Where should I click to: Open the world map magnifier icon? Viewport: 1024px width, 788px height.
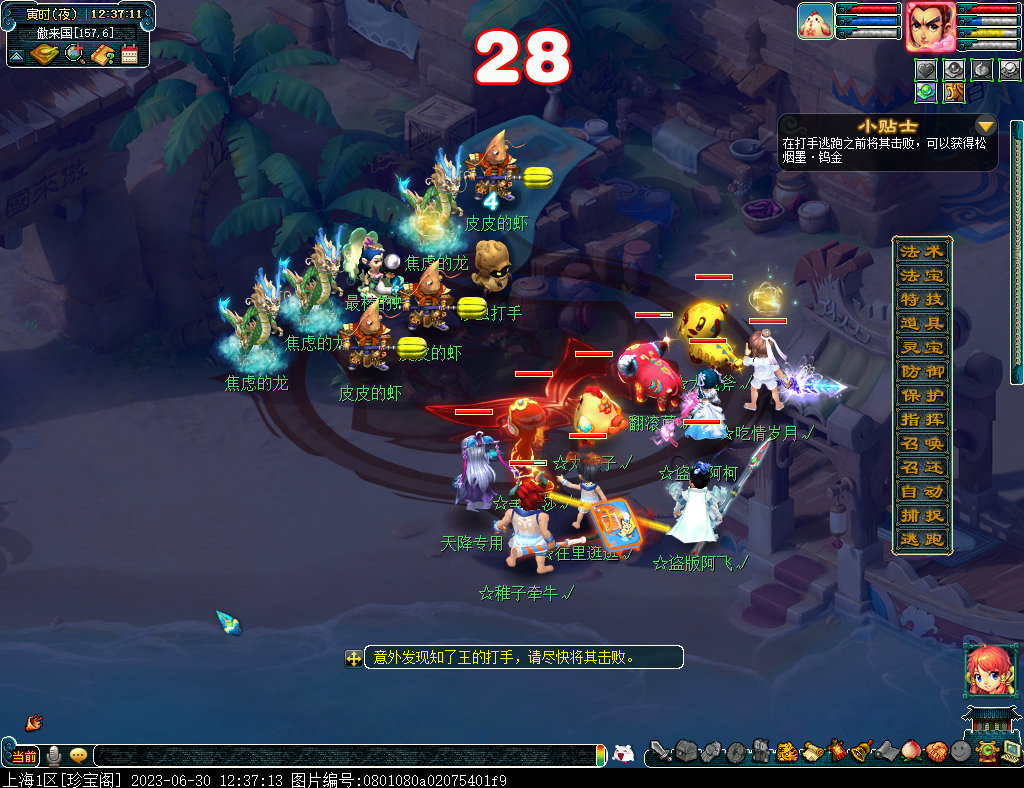coord(74,54)
